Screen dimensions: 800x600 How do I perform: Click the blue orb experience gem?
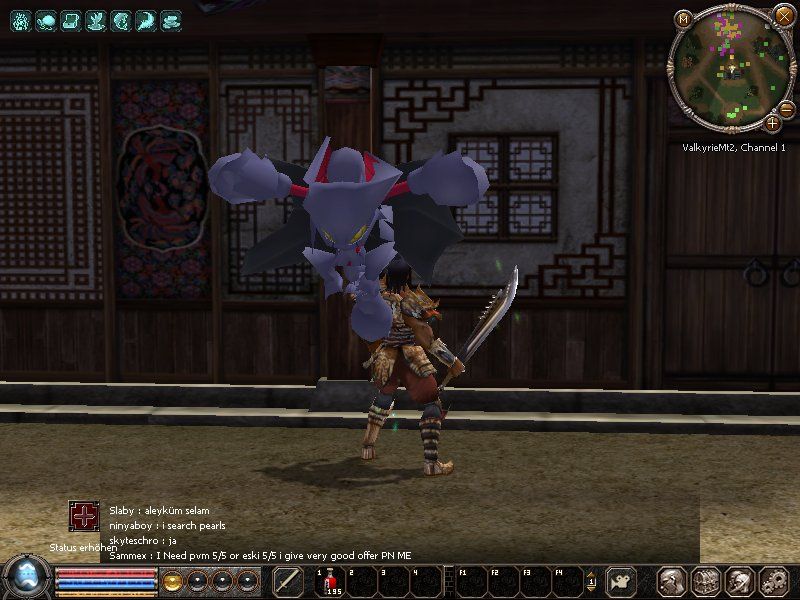click(x=26, y=579)
